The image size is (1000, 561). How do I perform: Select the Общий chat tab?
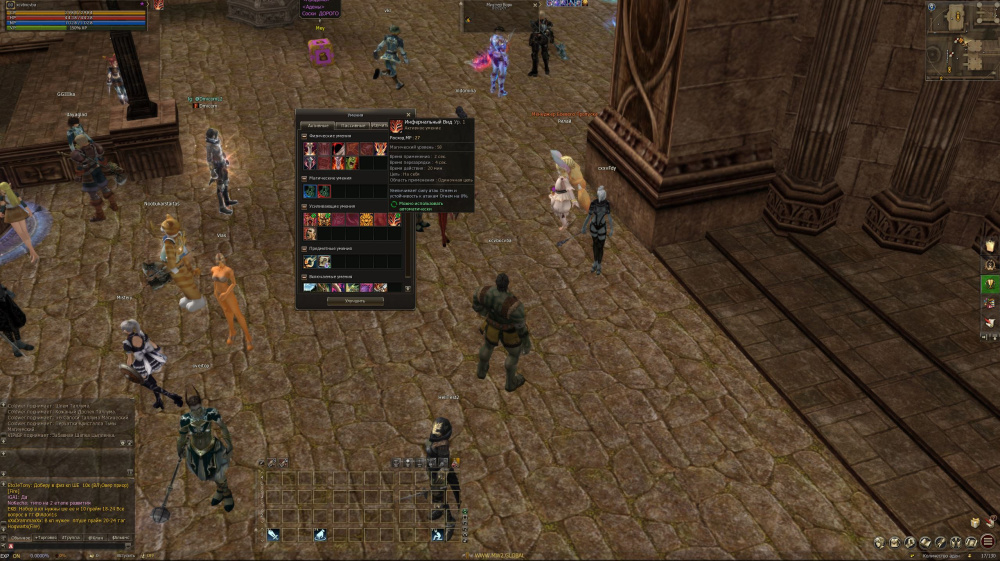(18, 537)
